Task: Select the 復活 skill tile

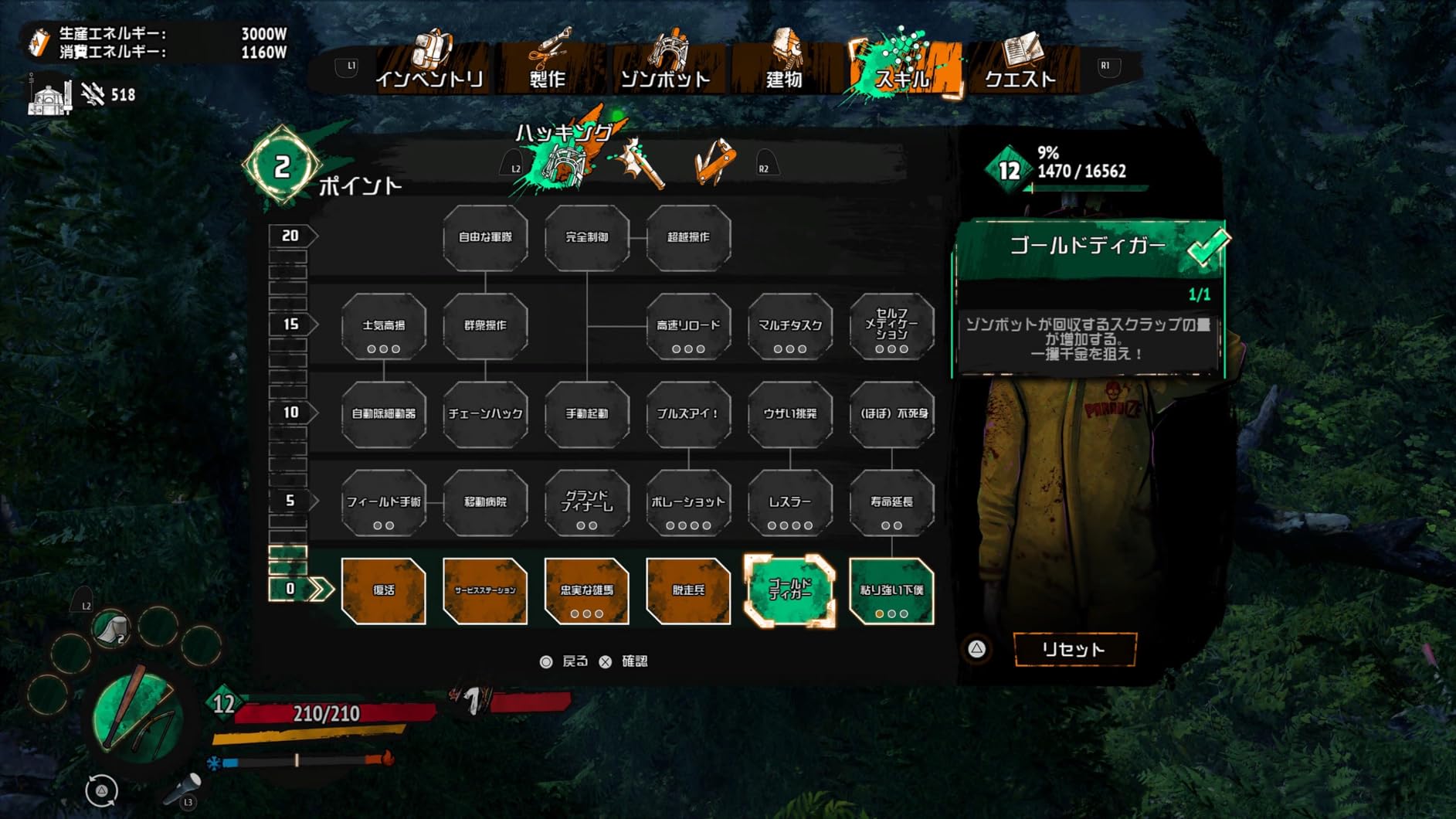Action: (384, 590)
